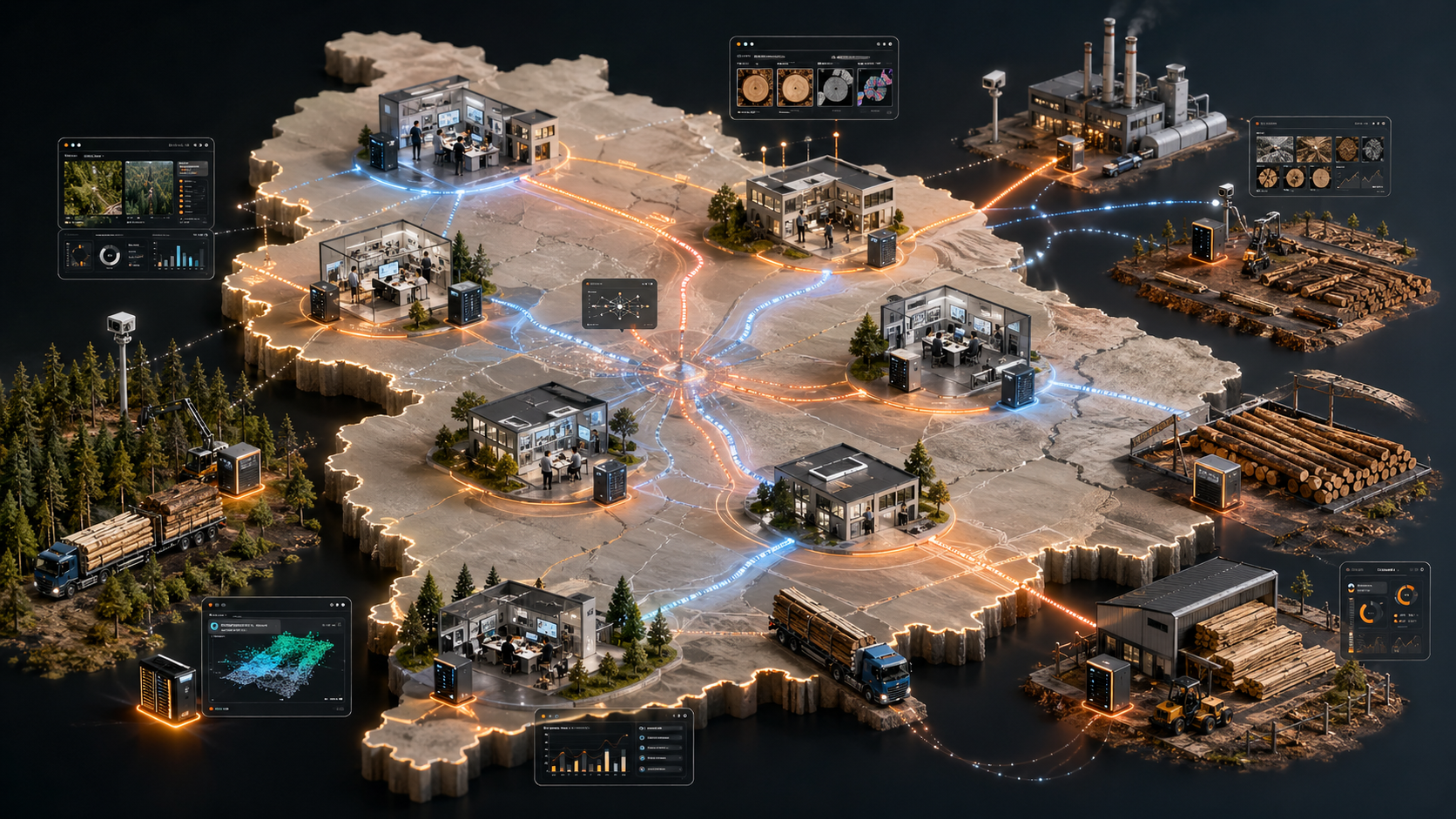The height and width of the screenshot is (819, 1456).
Task: Click the network graph popup above map center
Action: (x=619, y=304)
